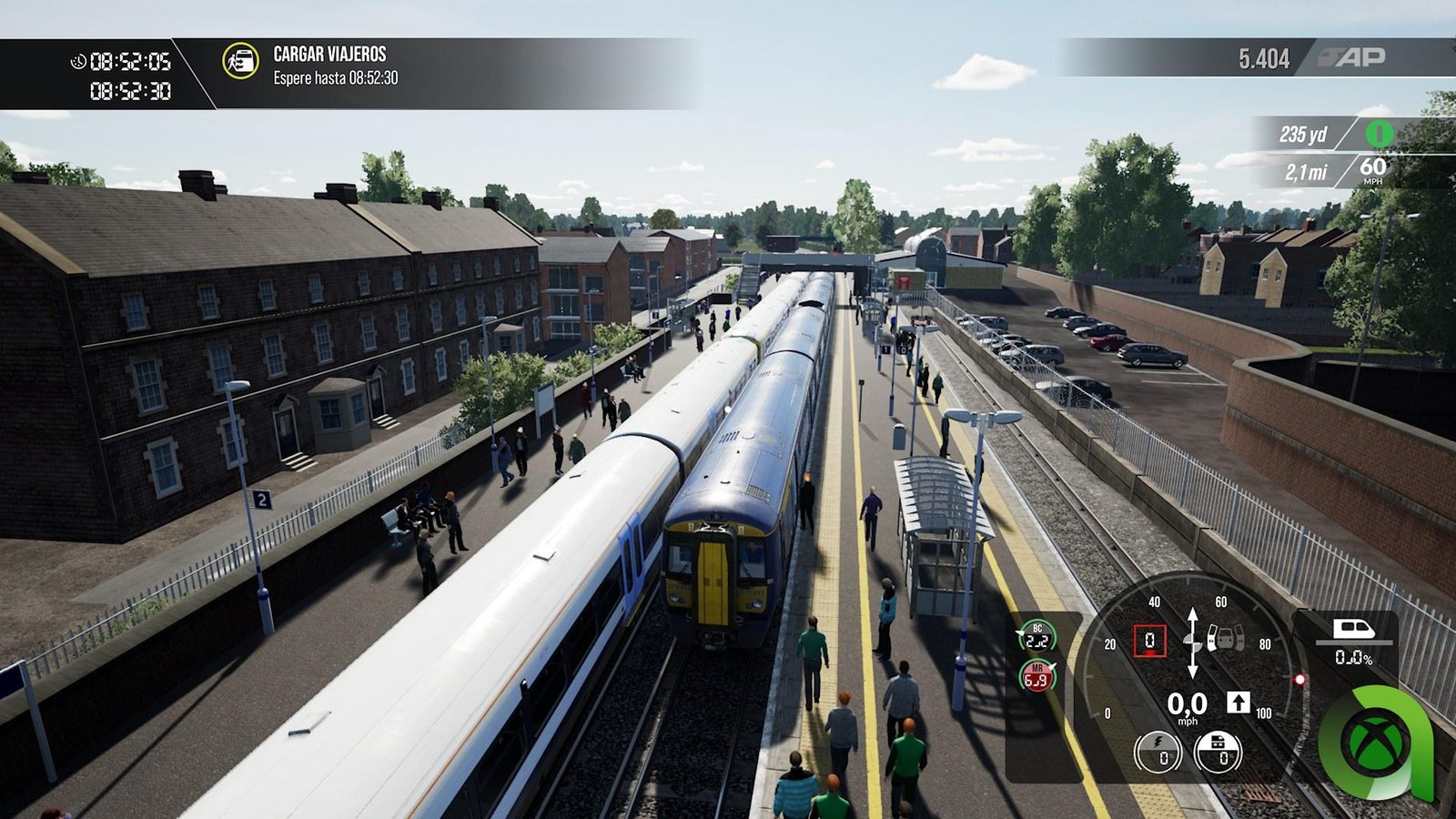This screenshot has height=819, width=1456.
Task: Click the yellow passenger loading objective icon
Action: [240, 61]
